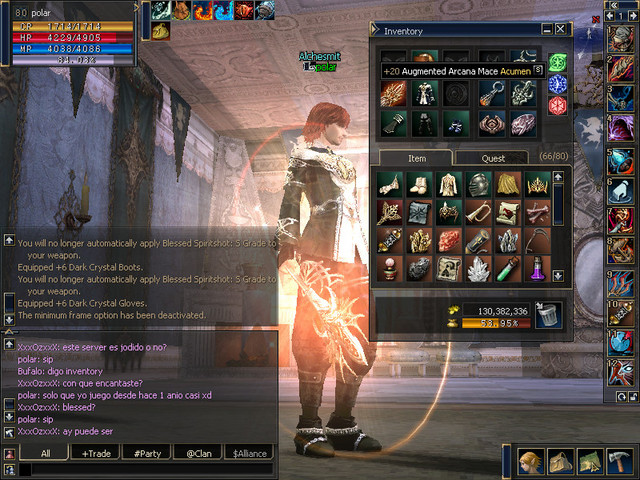Click the inventory trash can button

(548, 315)
